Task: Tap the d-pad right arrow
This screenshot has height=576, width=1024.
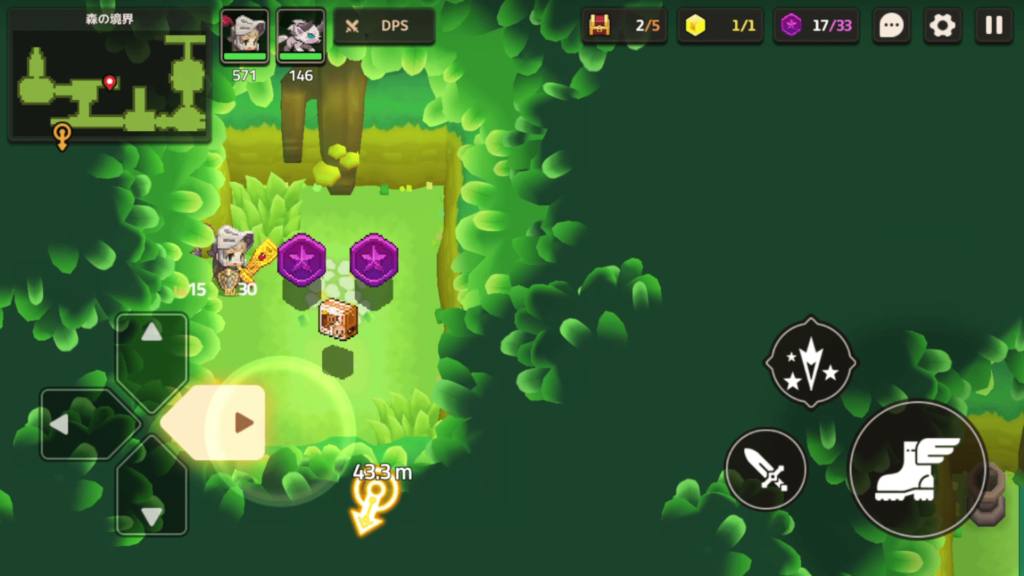Action: point(243,423)
